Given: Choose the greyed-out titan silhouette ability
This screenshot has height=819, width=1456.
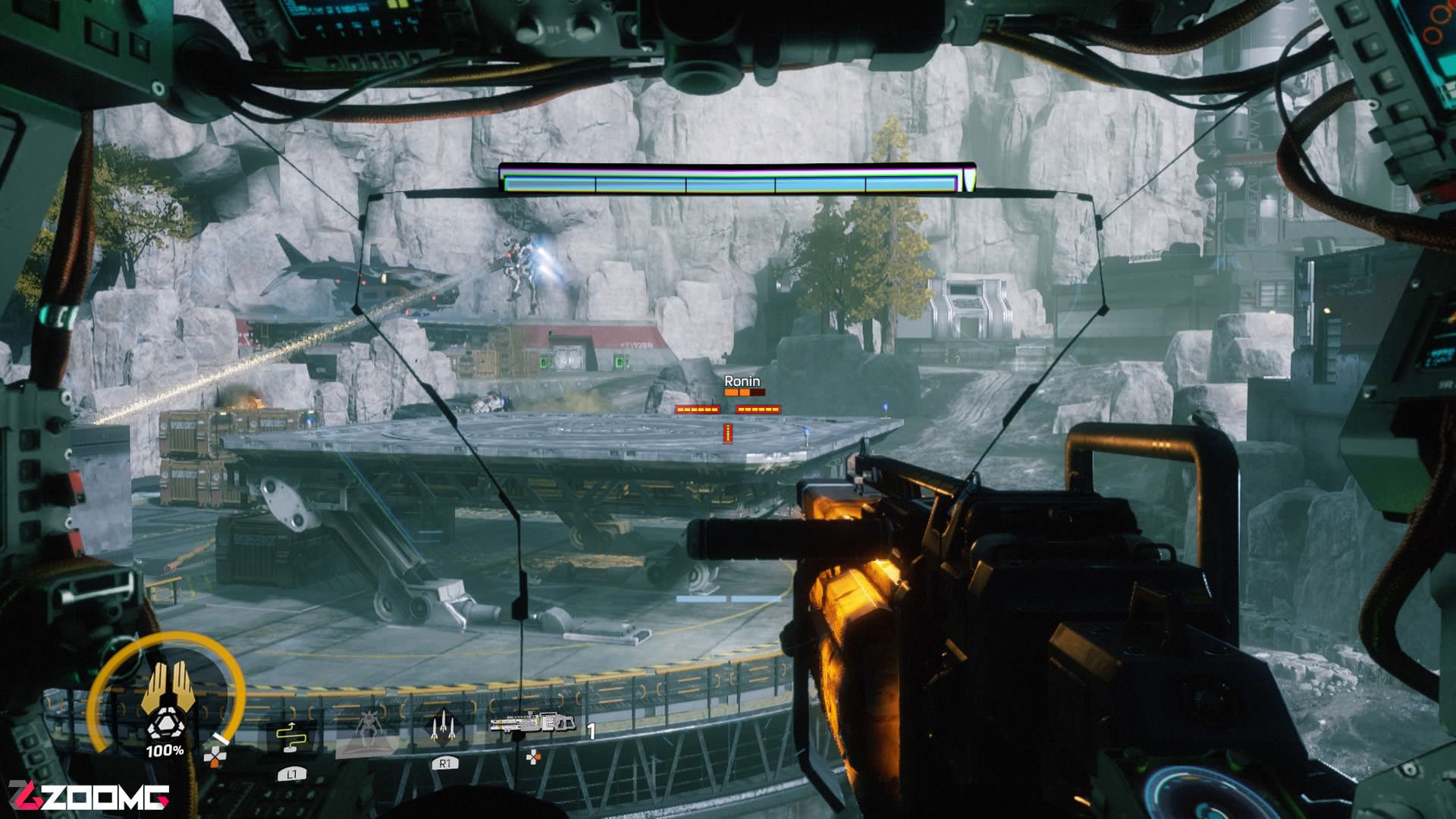Looking at the screenshot, I should [369, 730].
